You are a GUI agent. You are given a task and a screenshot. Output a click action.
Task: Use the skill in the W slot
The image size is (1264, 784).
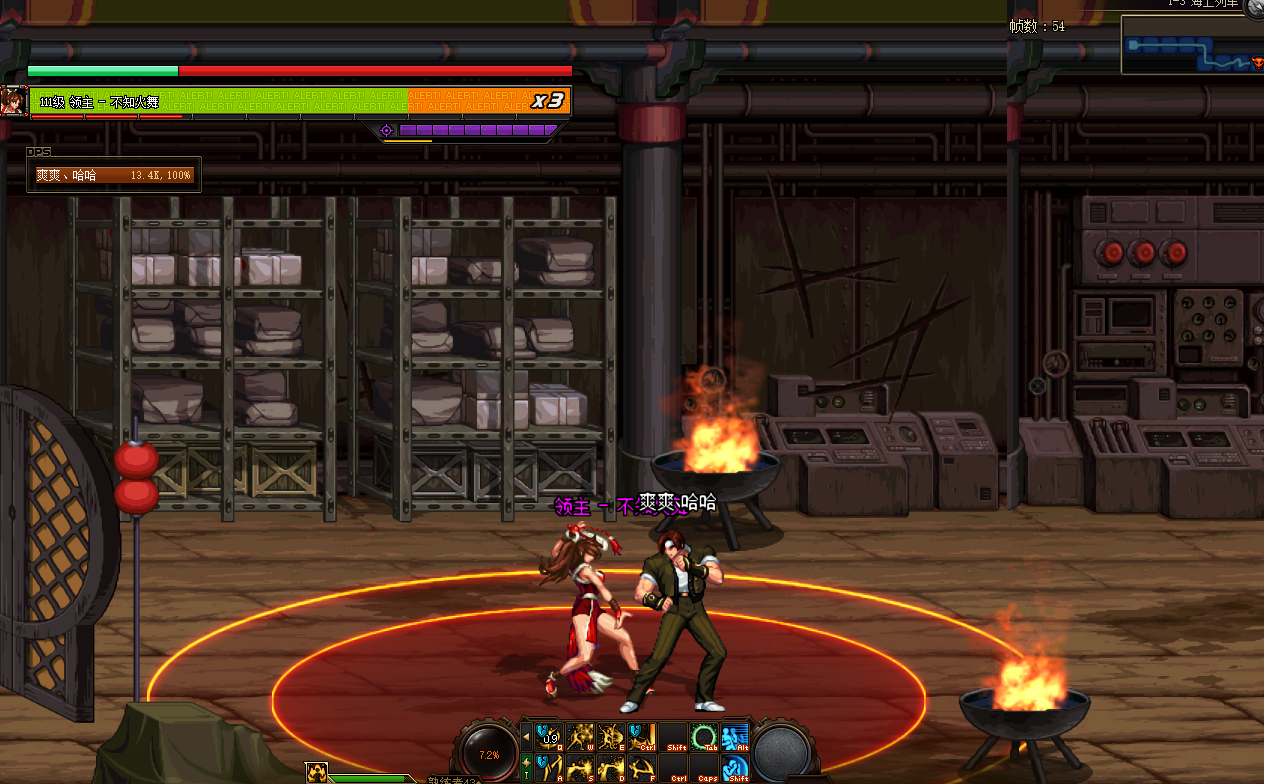pos(579,738)
